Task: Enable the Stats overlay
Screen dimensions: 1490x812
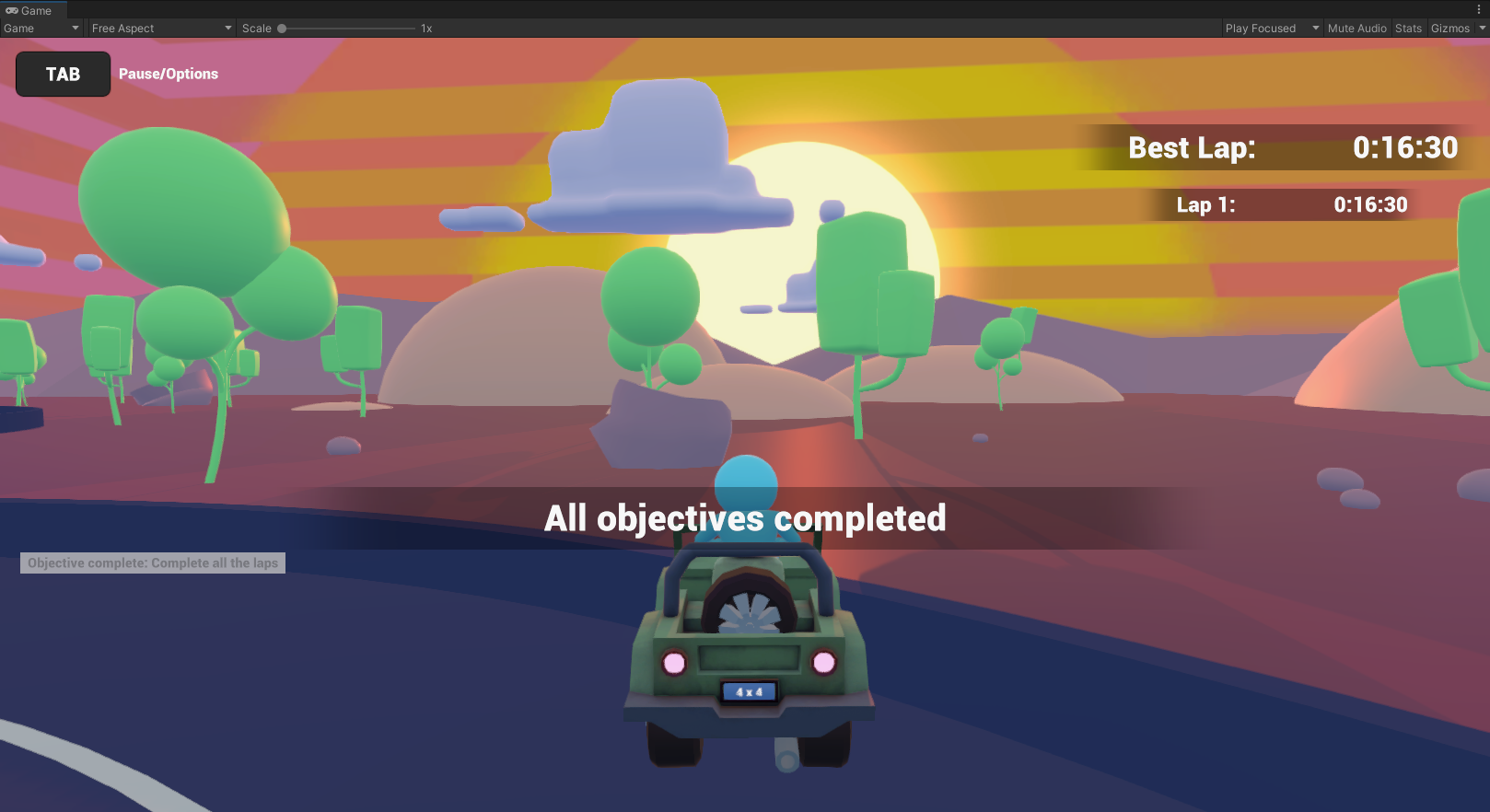Action: tap(1408, 28)
